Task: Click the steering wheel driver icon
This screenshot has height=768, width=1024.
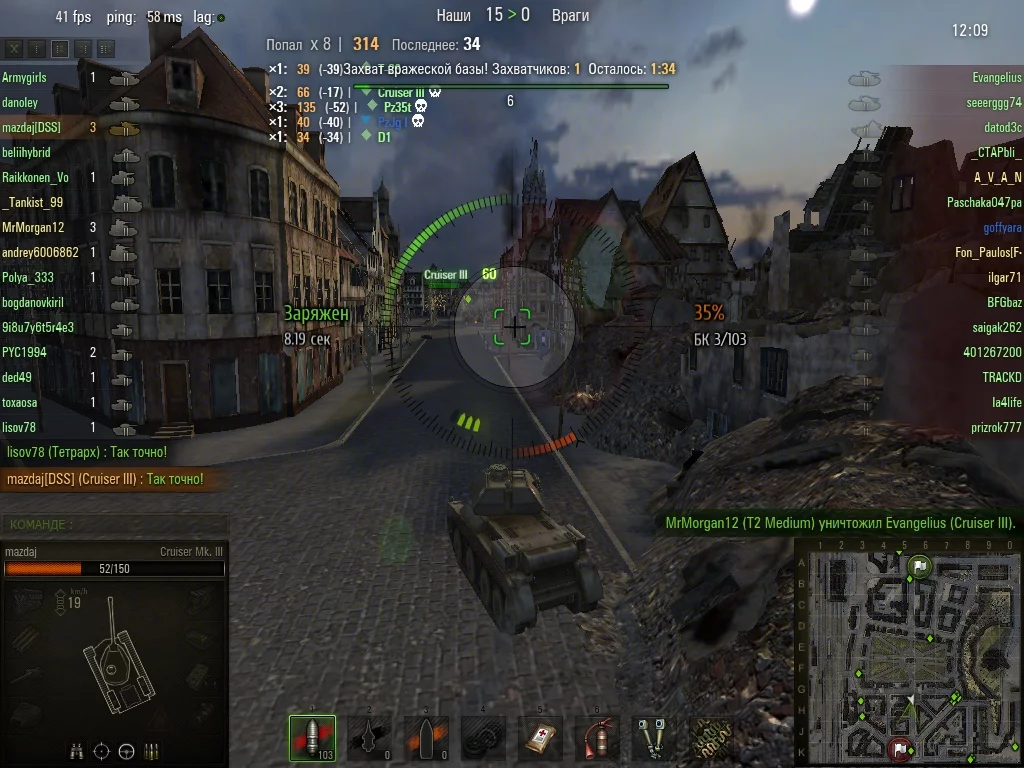Action: [127, 750]
